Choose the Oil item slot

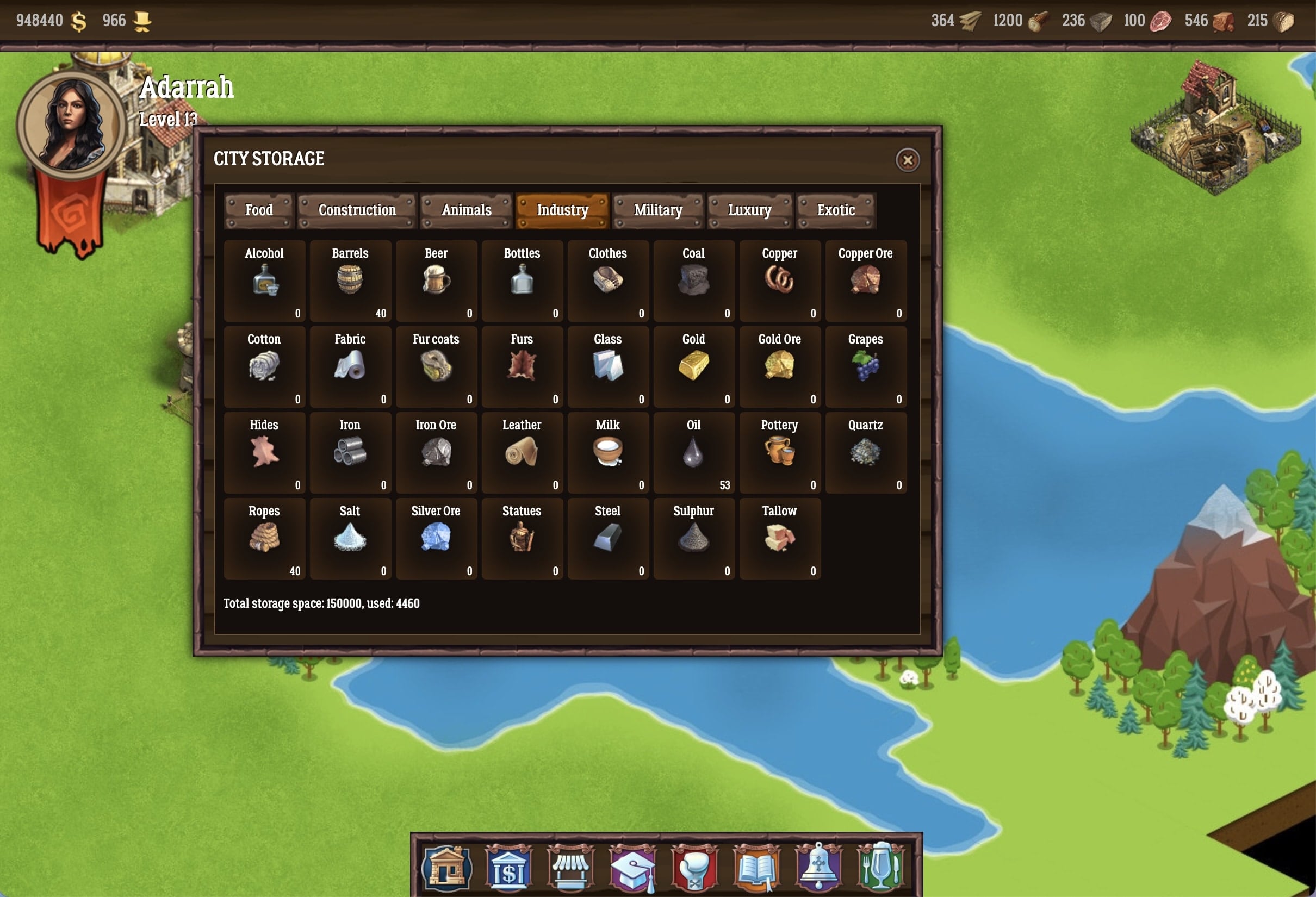[x=693, y=453]
